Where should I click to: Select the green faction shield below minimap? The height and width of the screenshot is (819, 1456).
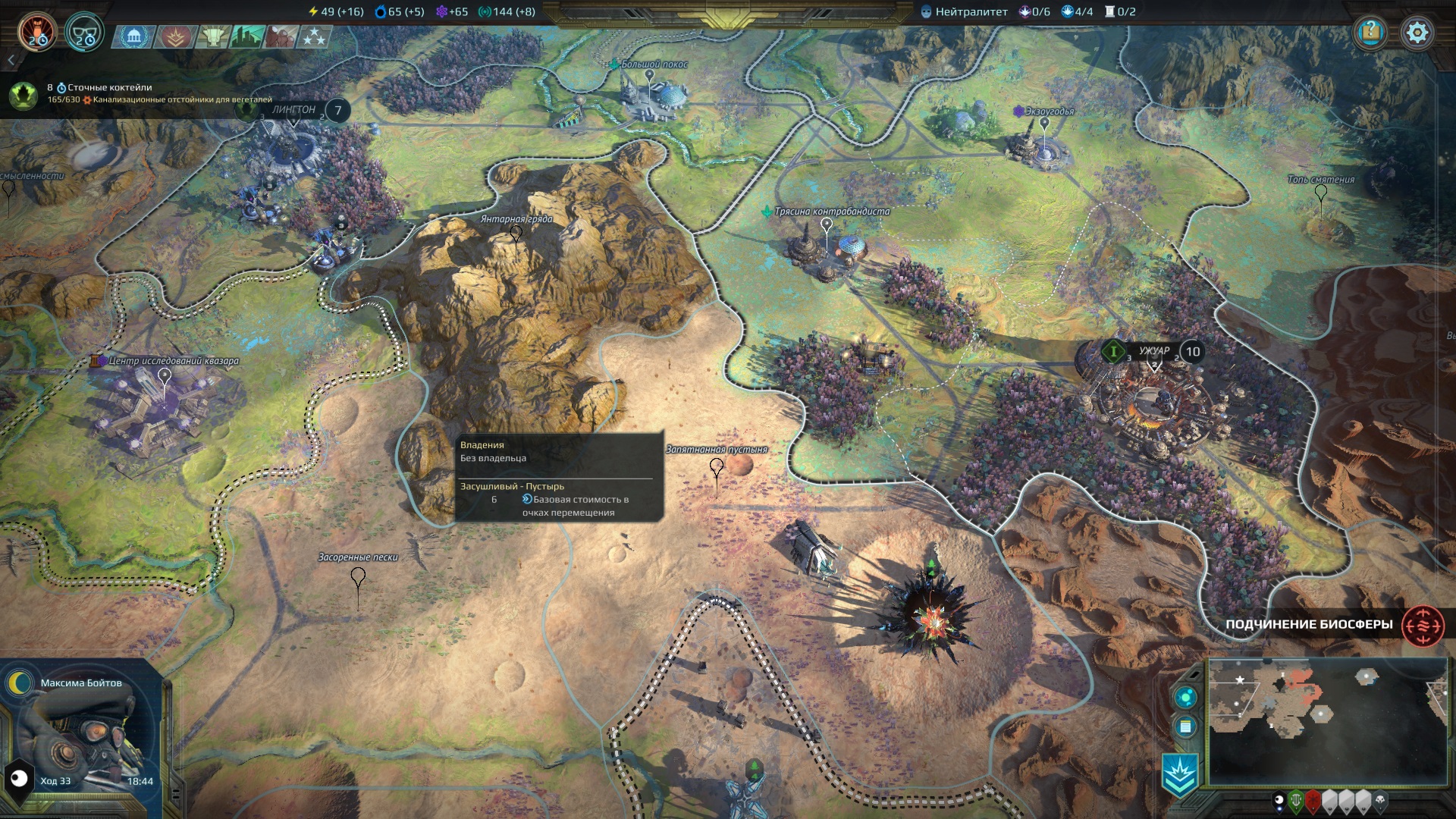pyautogui.click(x=1296, y=800)
